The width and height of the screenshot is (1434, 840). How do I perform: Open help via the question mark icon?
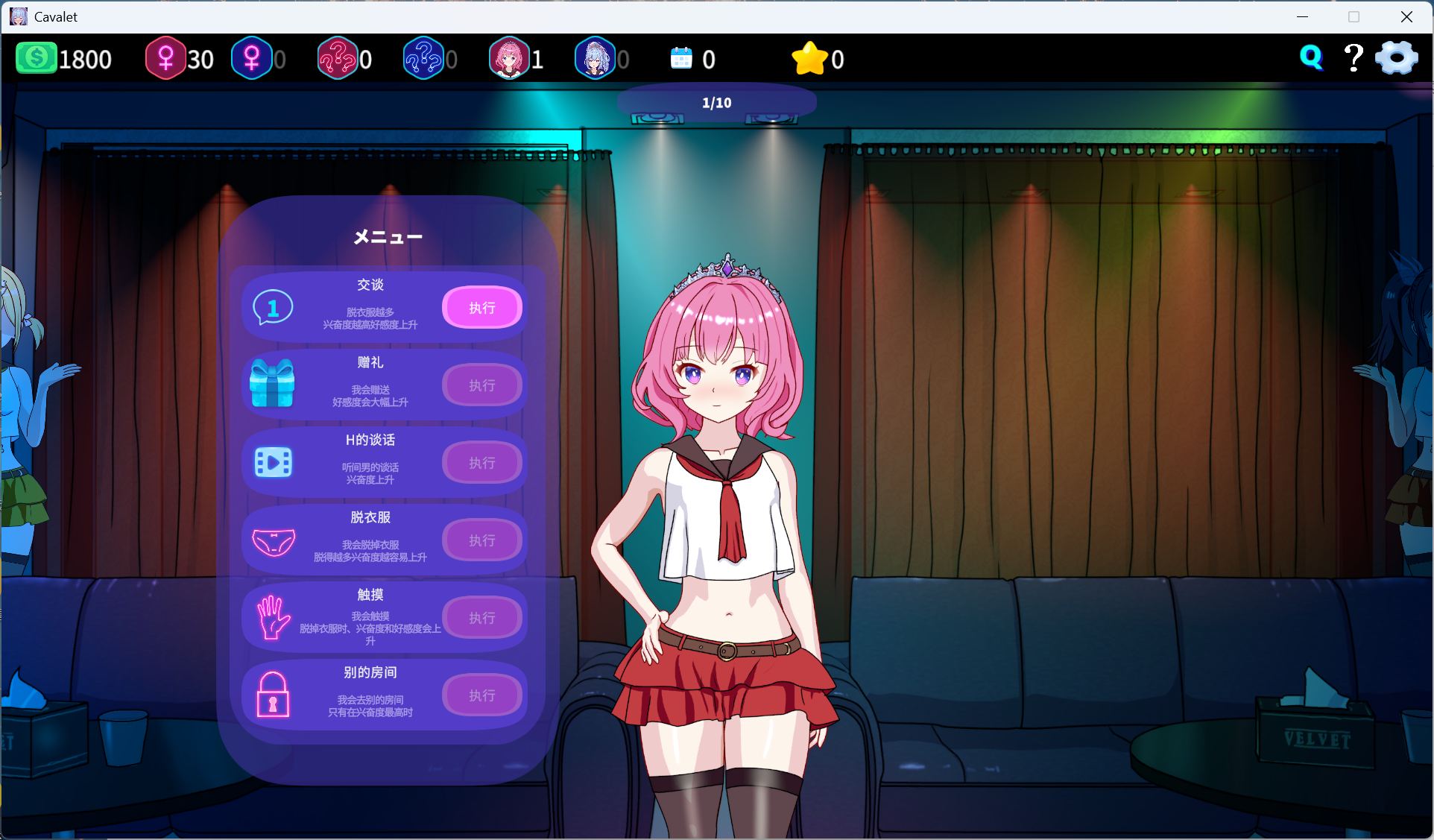coord(1354,56)
